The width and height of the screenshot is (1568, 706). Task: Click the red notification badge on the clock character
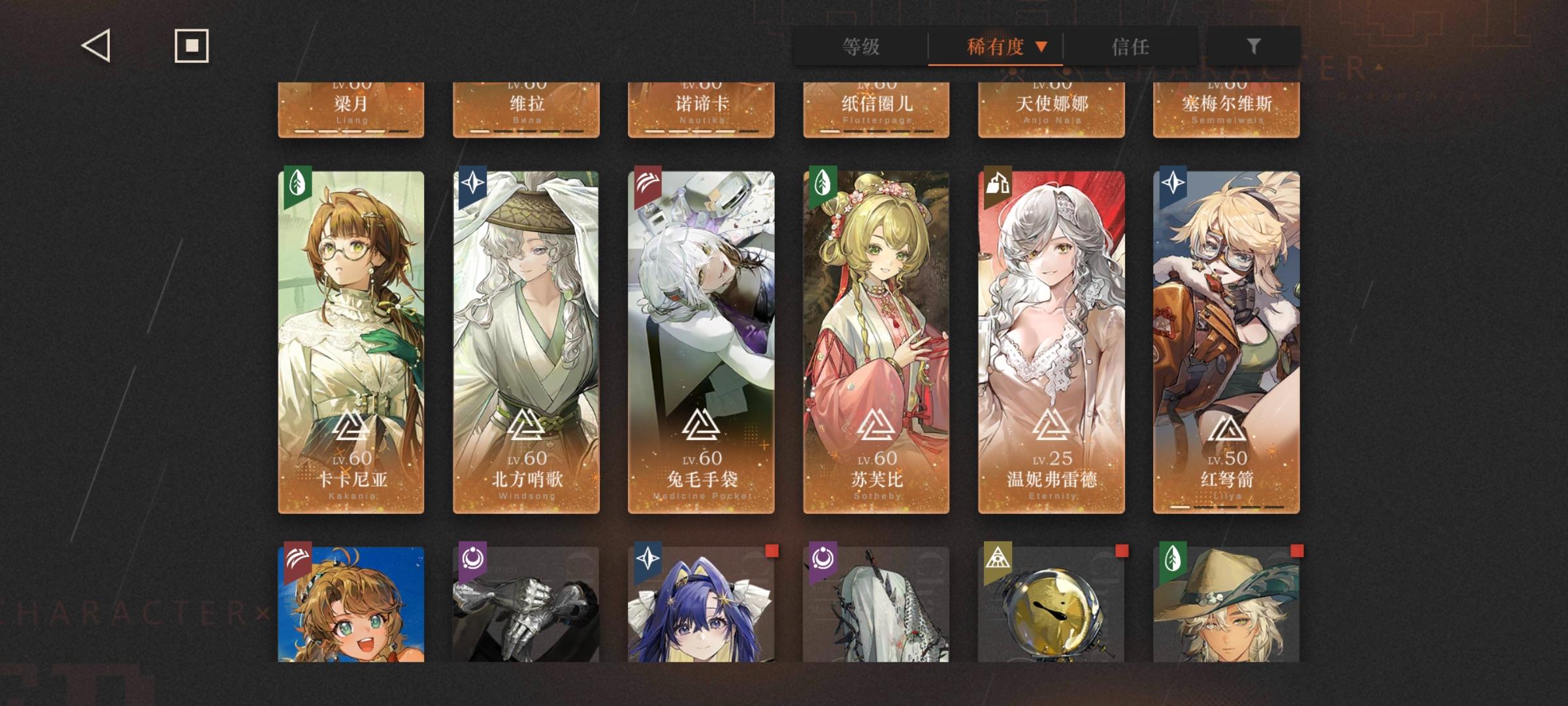1120,552
